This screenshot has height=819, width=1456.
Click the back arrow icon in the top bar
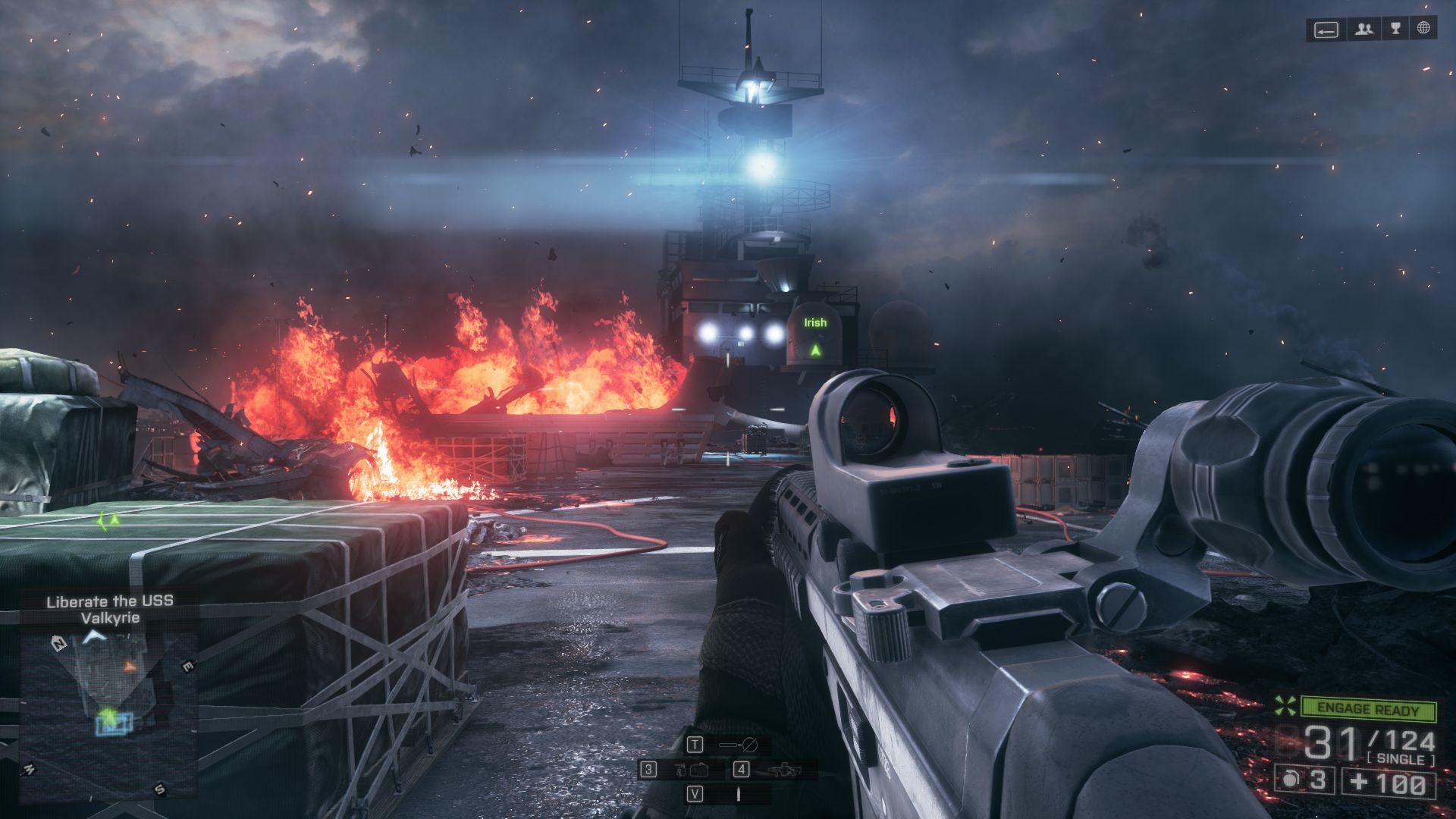[x=1326, y=30]
